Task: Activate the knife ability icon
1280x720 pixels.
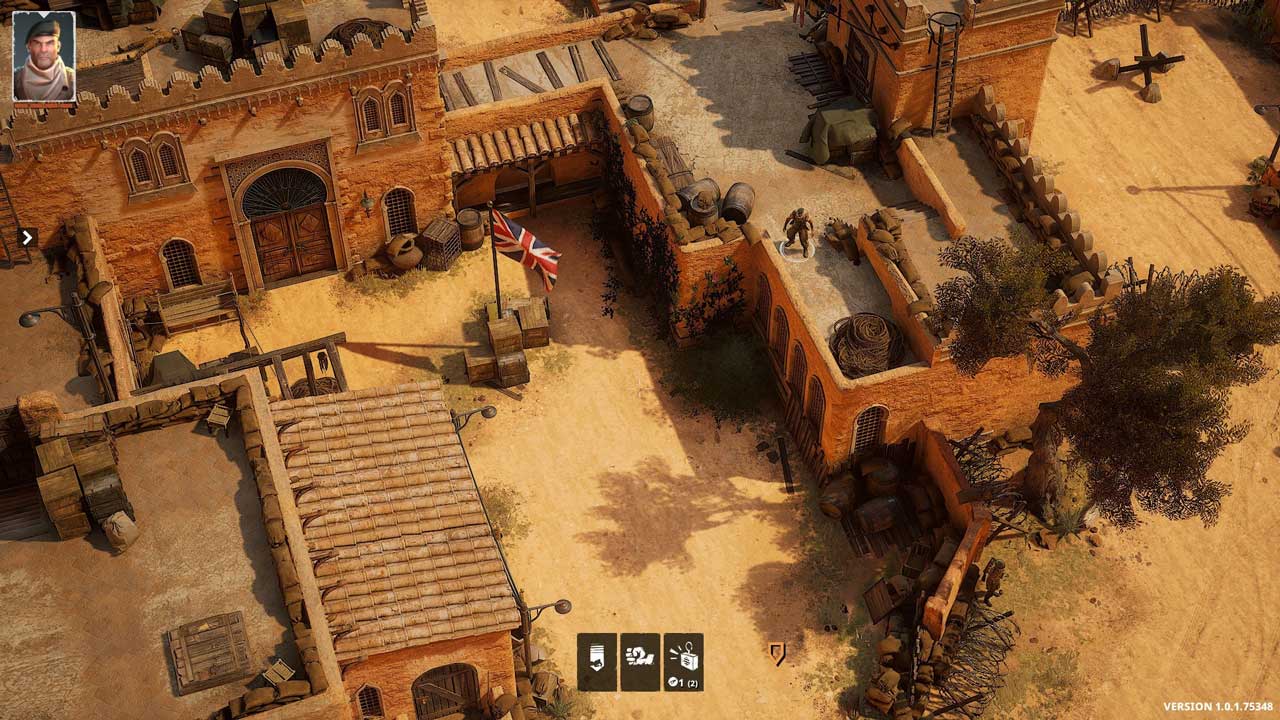Action: 596,662
